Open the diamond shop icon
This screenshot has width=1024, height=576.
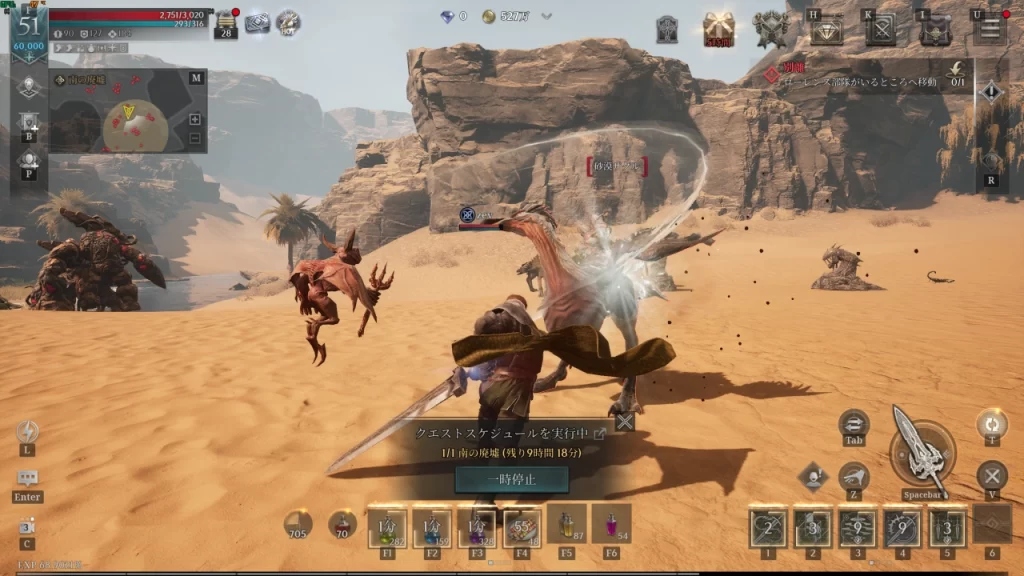(x=826, y=30)
